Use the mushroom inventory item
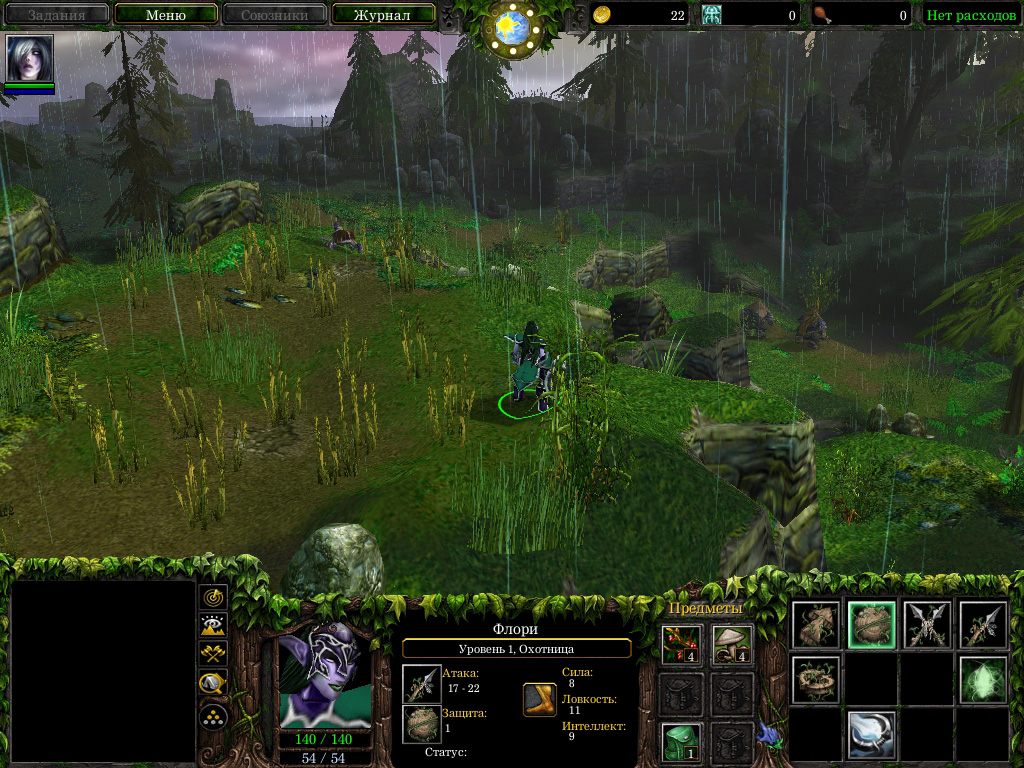This screenshot has height=768, width=1024. pyautogui.click(x=732, y=643)
